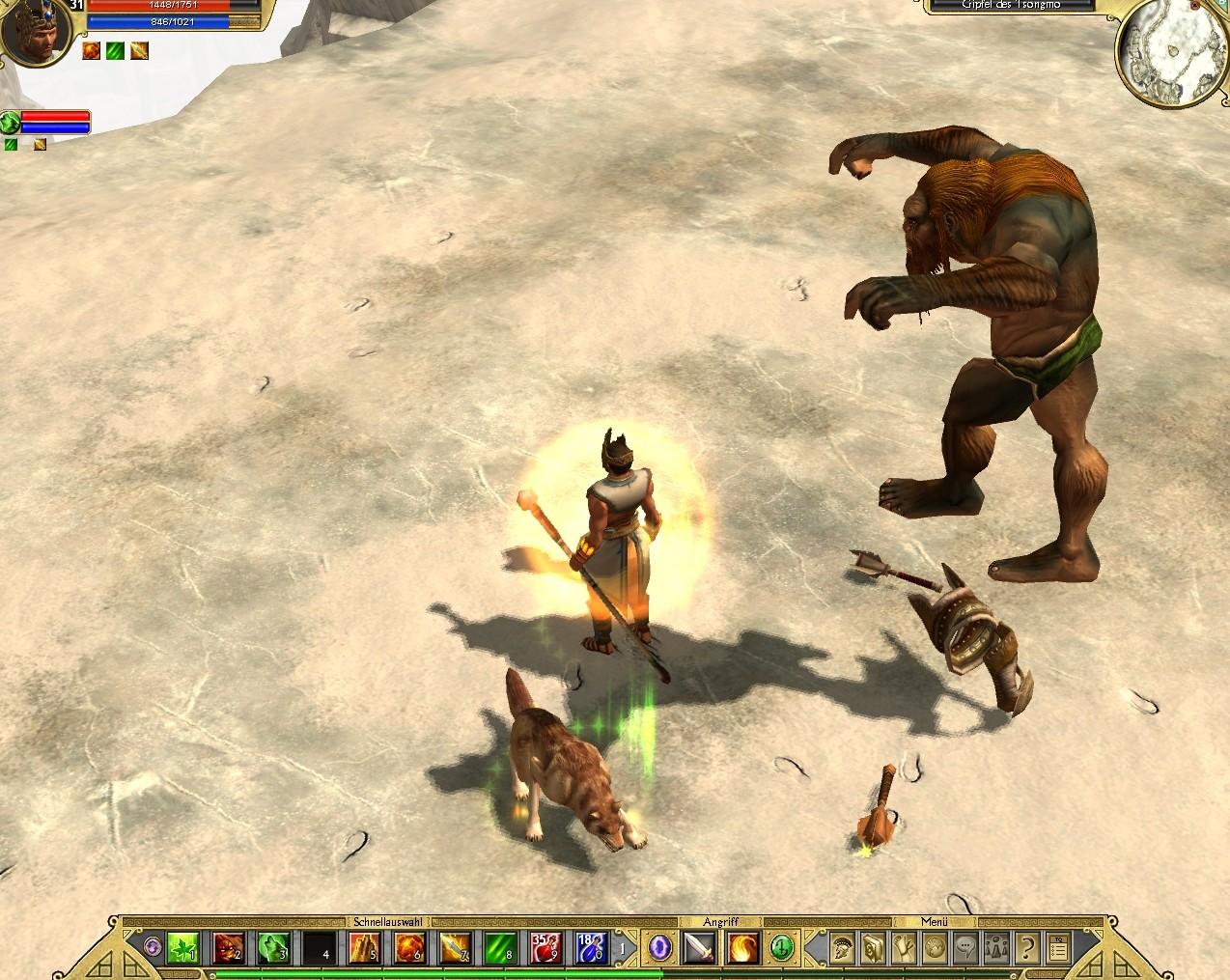1230x980 pixels.
Task: Open the character window helmet icon
Action: [x=841, y=948]
